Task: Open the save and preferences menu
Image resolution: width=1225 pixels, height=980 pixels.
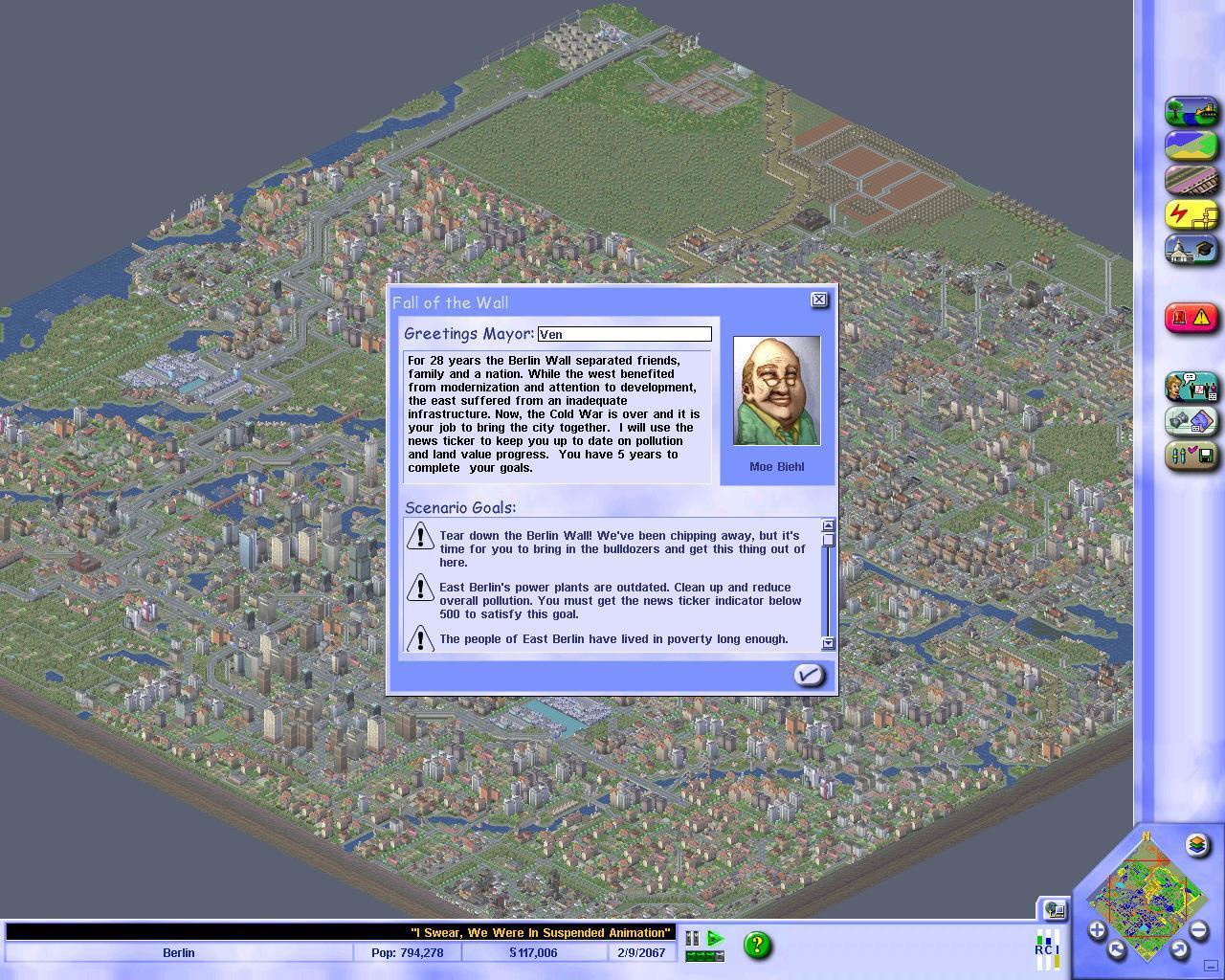Action: coord(1190,456)
